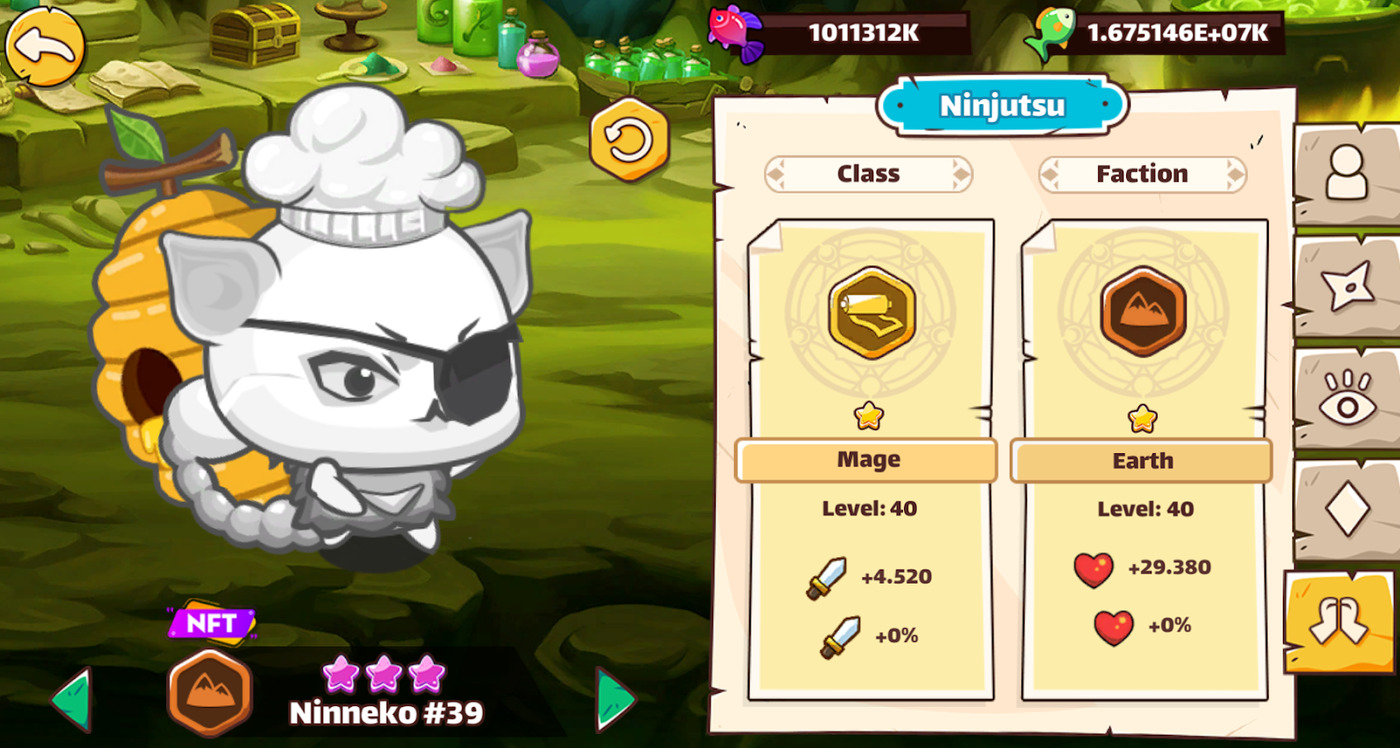Viewport: 1400px width, 748px height.
Task: Open the Ninjutsu banner
Action: 1003,105
